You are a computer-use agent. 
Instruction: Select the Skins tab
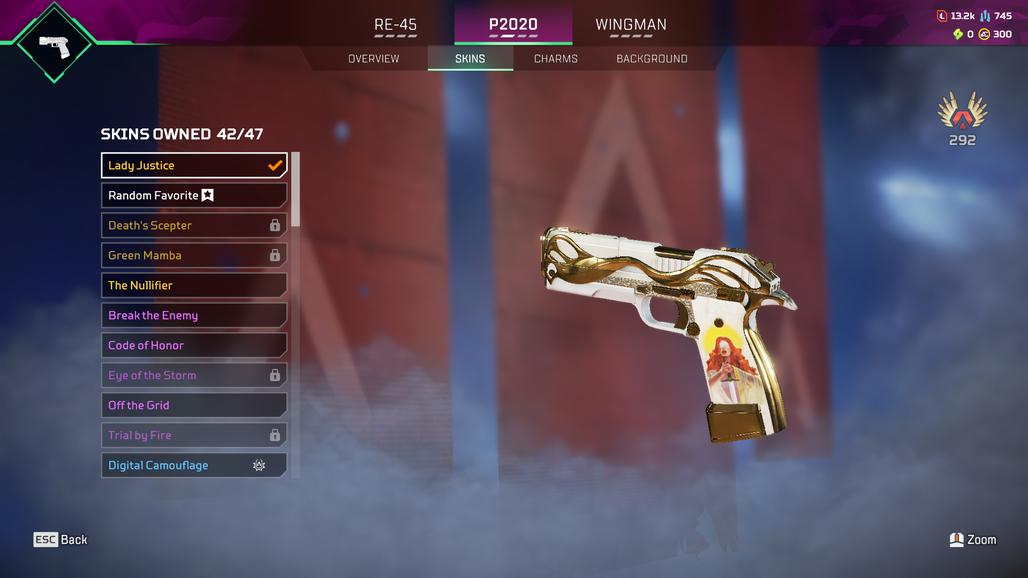click(470, 59)
